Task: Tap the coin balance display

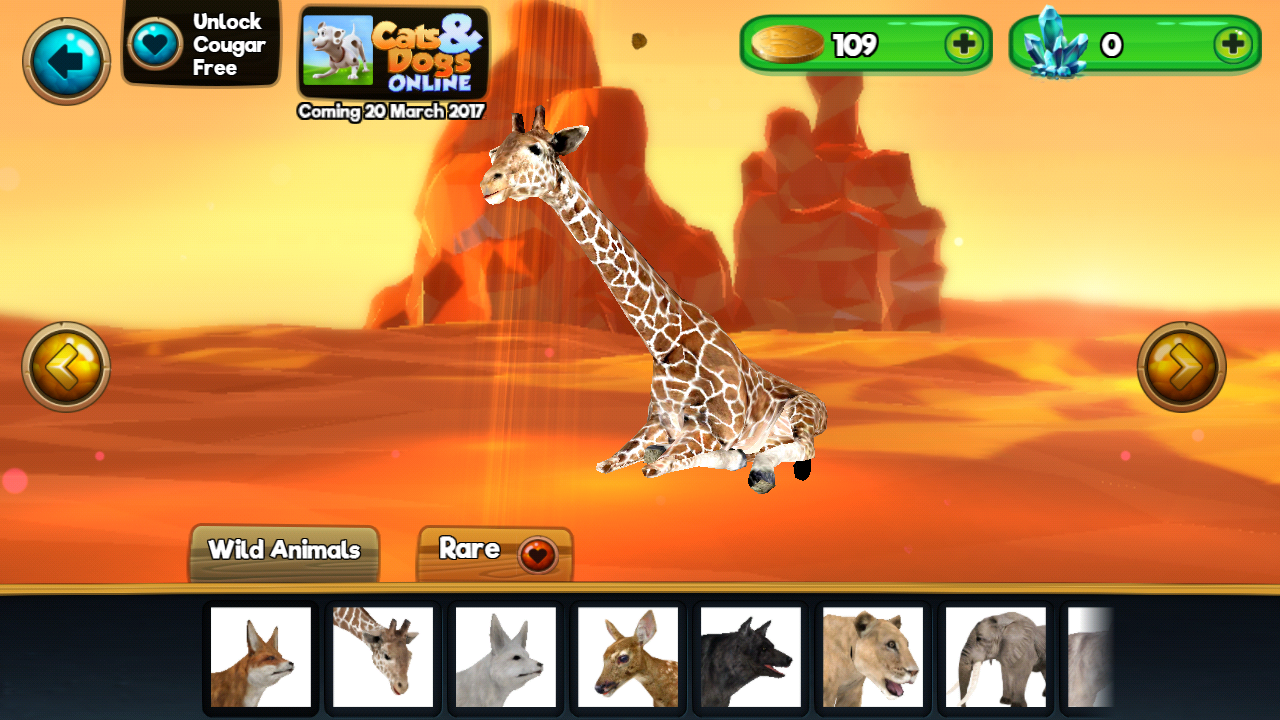Action: coord(860,45)
